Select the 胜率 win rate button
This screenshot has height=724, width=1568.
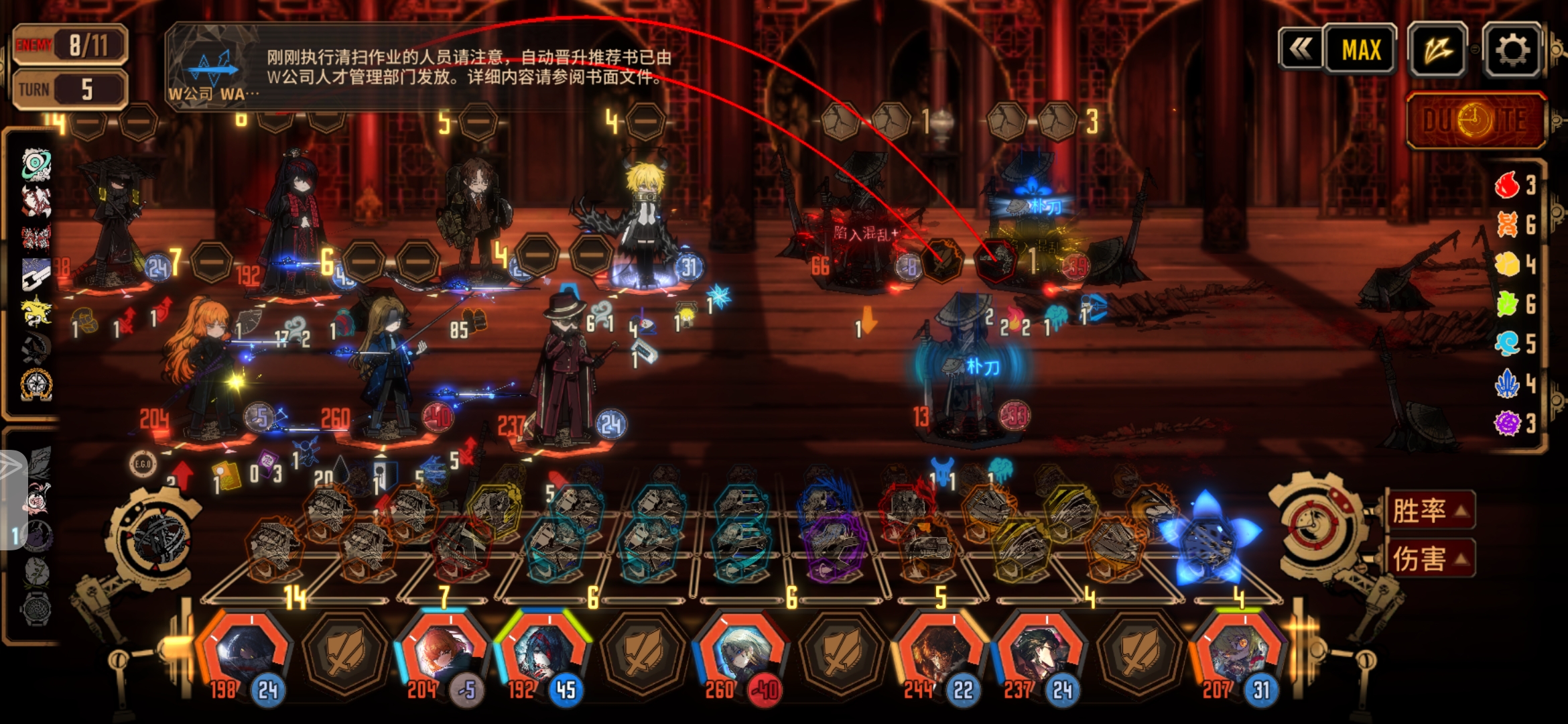click(x=1429, y=511)
